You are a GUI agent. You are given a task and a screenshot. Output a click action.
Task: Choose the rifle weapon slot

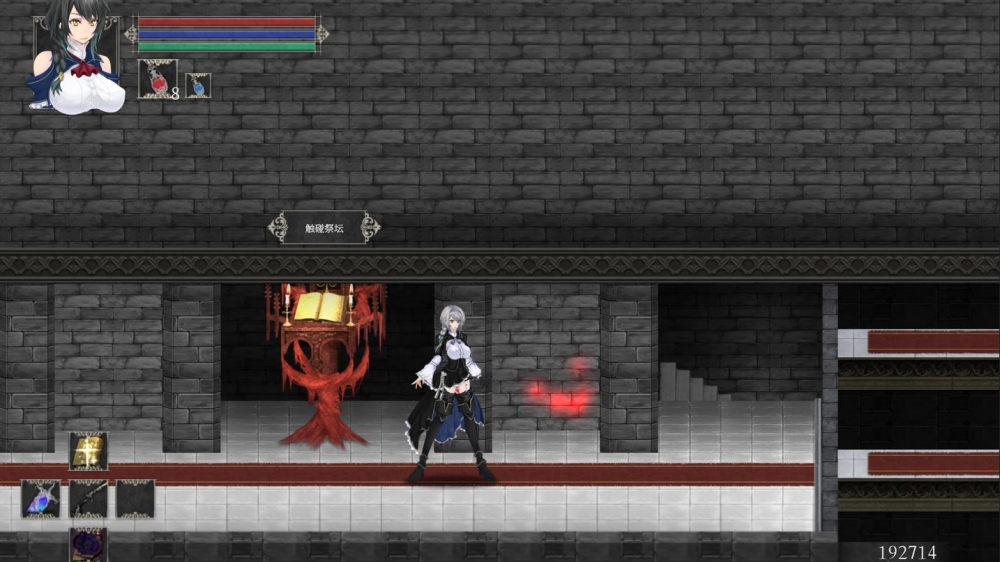(88, 498)
